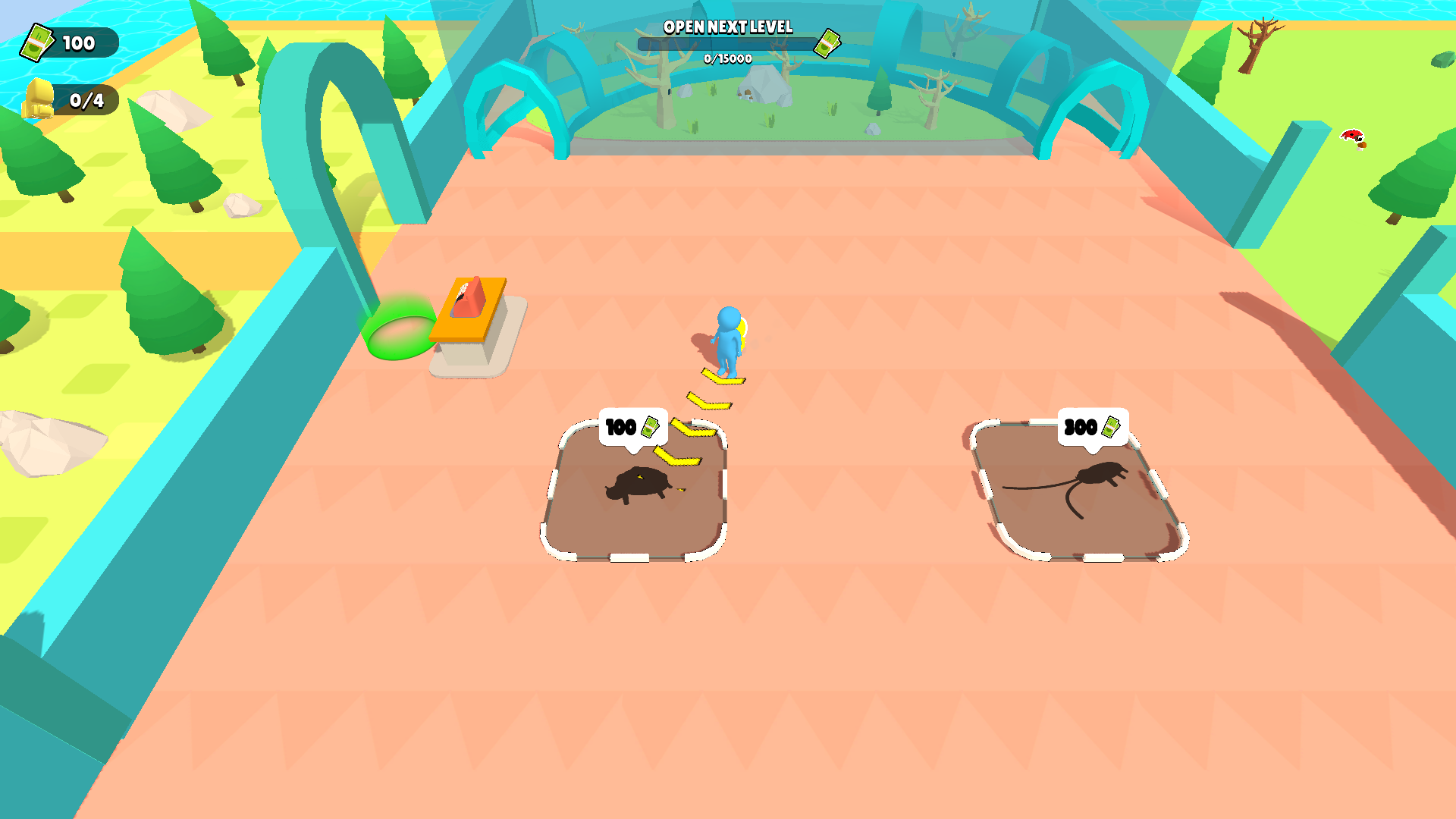Tap the money icon inside the 300 price bubble
This screenshot has width=1456, height=819.
tap(1112, 426)
